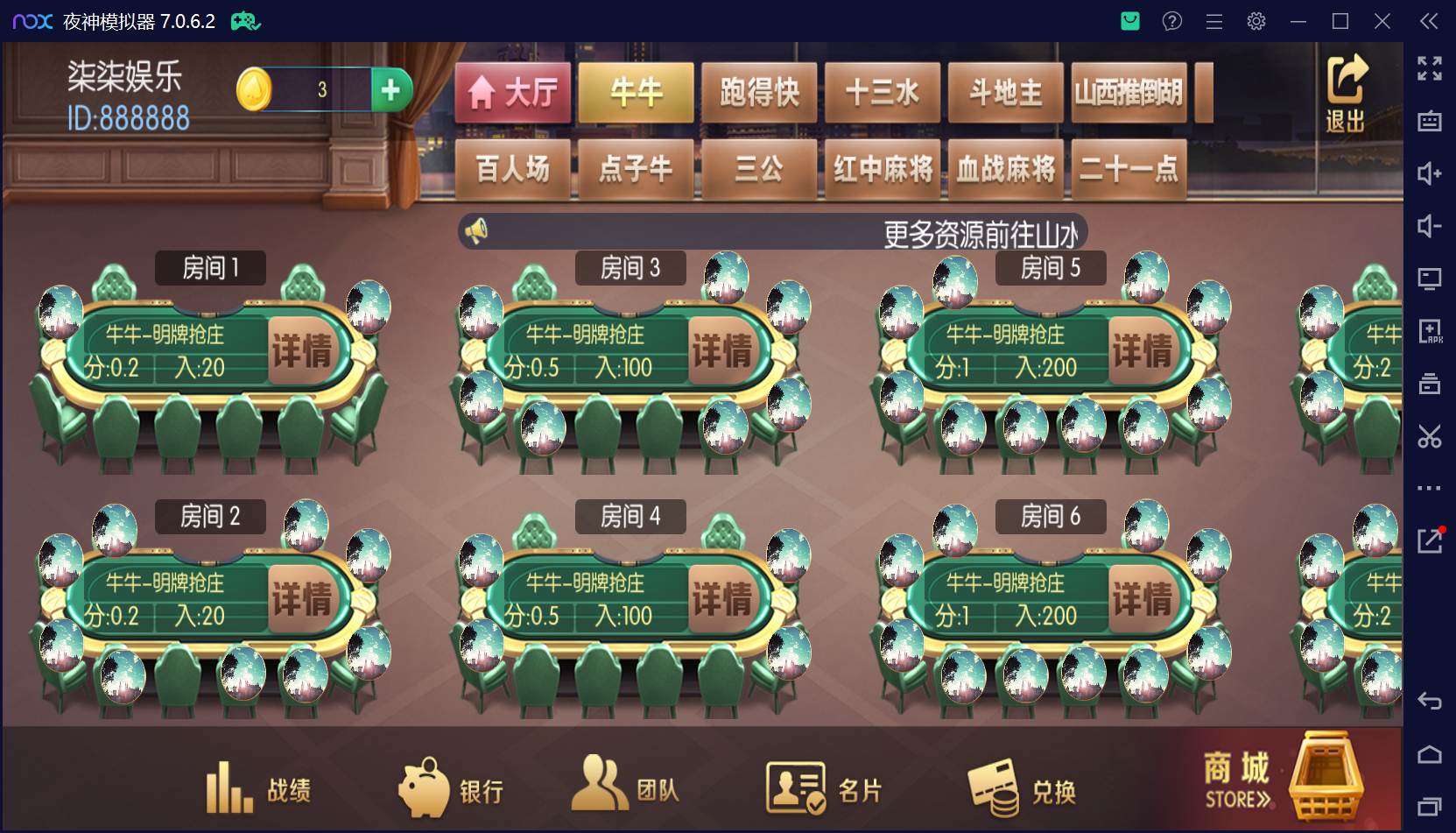Click the megaphone announcement icon
1456x833 pixels.
pos(475,229)
